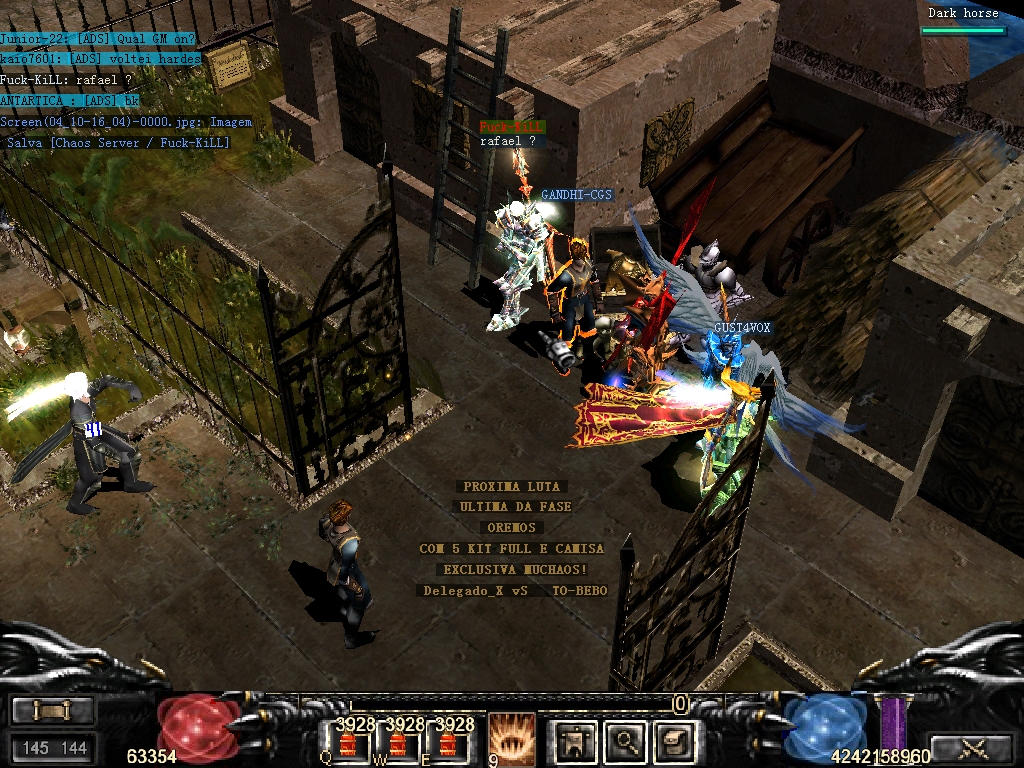Open the chest icon button
Viewport: 1024px width, 768px height.
(673, 741)
